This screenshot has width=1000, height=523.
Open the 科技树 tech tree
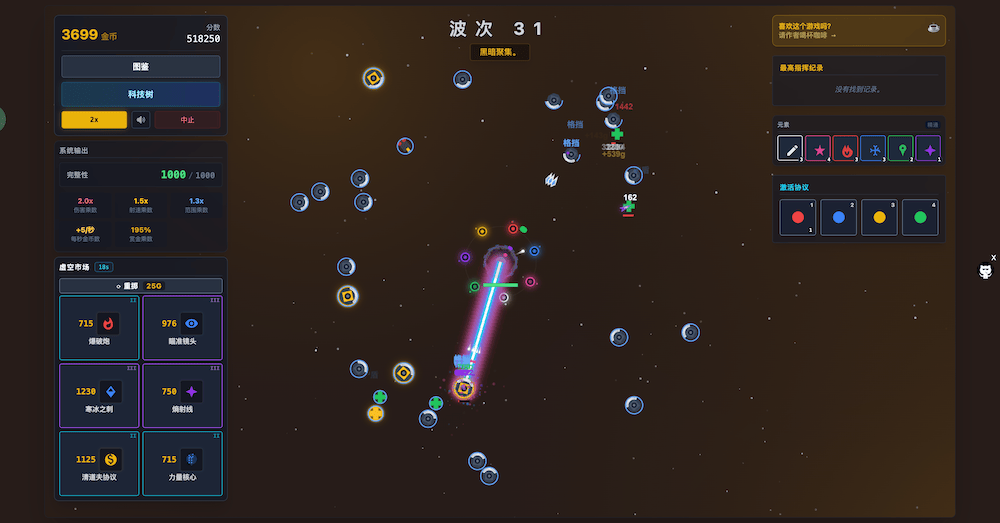coord(140,94)
